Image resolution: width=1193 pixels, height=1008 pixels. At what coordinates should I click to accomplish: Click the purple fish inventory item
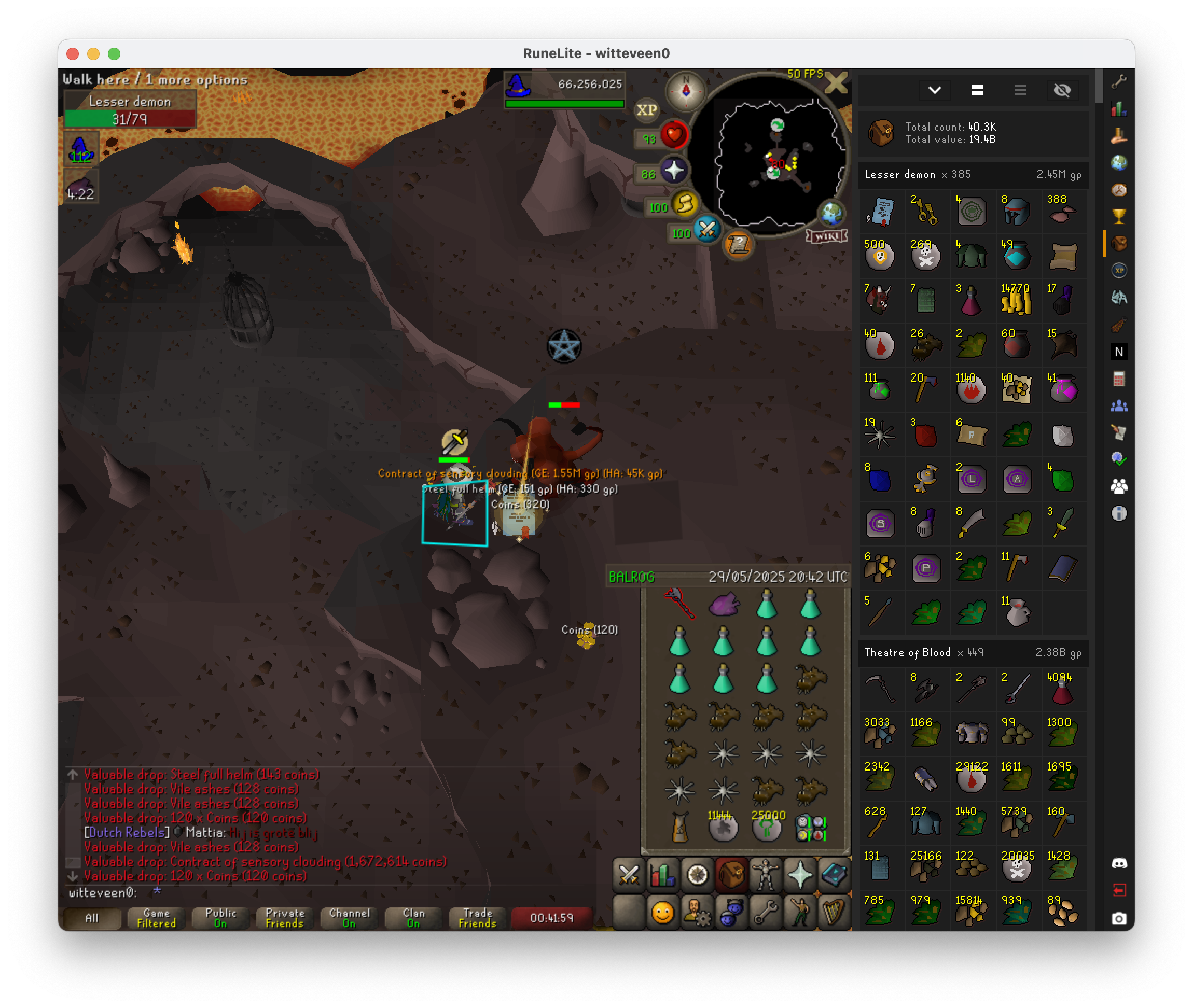click(724, 605)
